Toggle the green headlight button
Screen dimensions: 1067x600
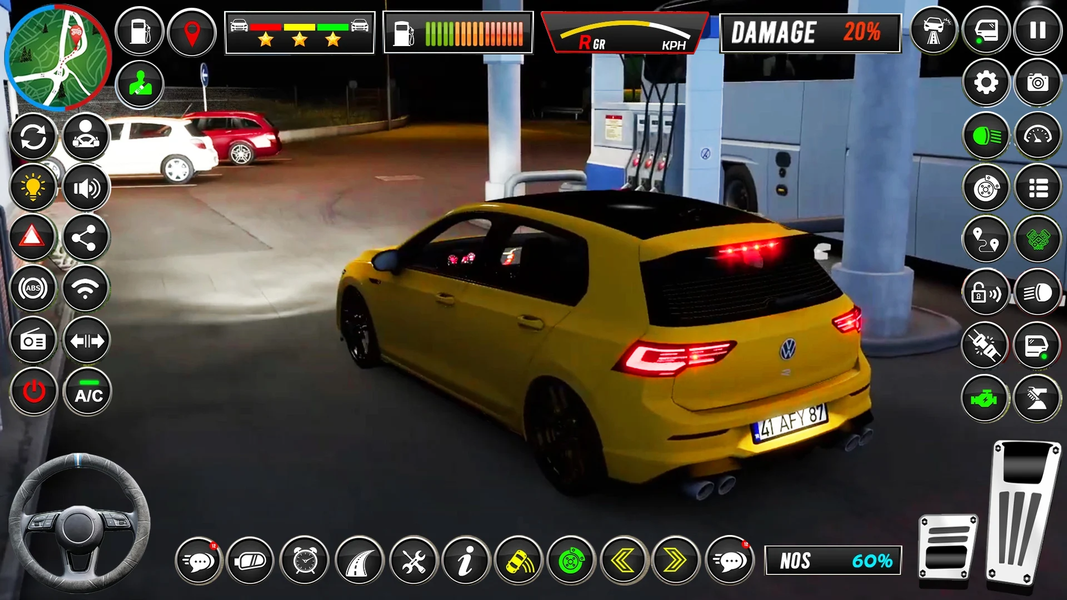986,135
